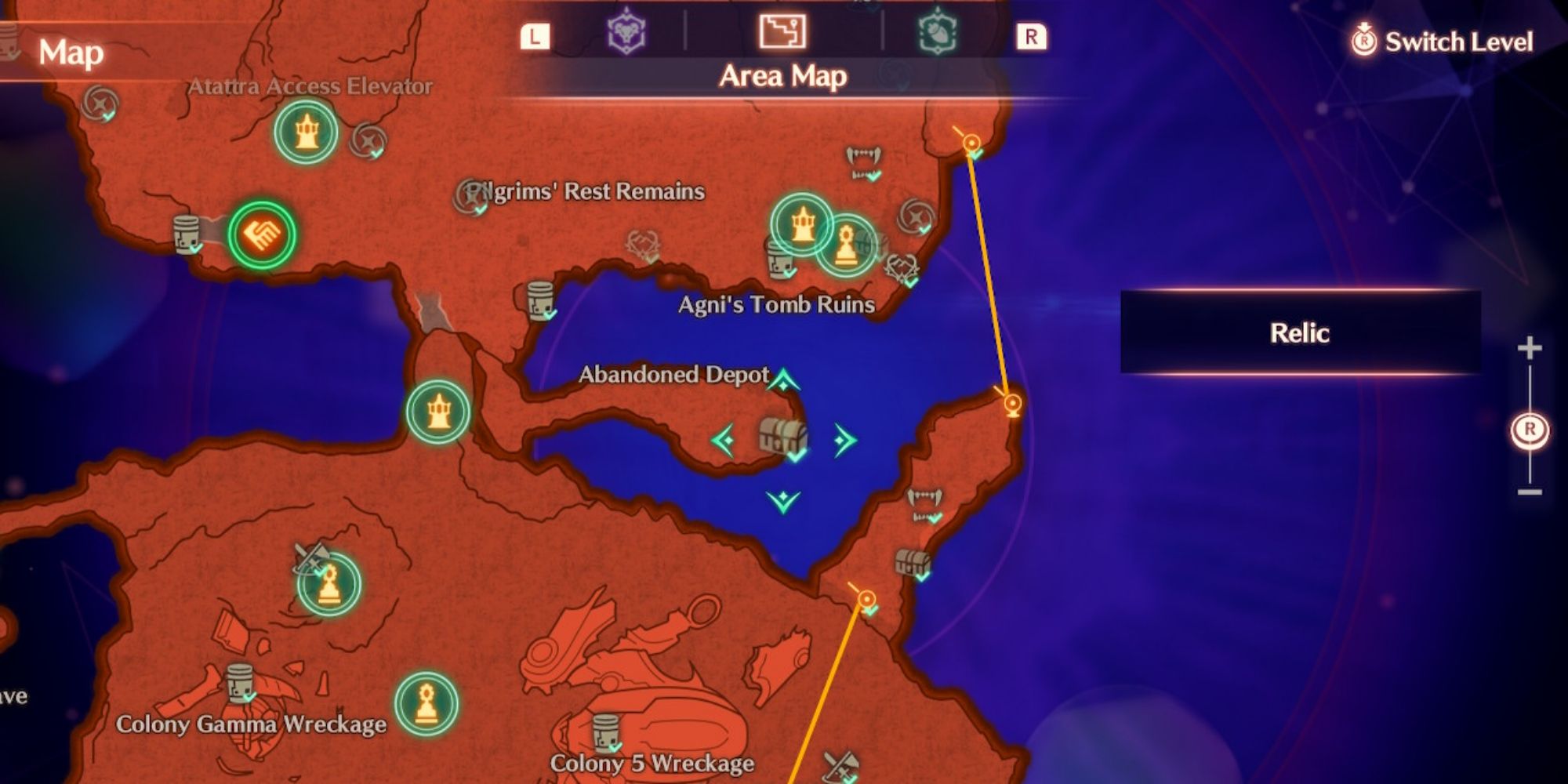Click the zoom-in plus button

[1530, 348]
